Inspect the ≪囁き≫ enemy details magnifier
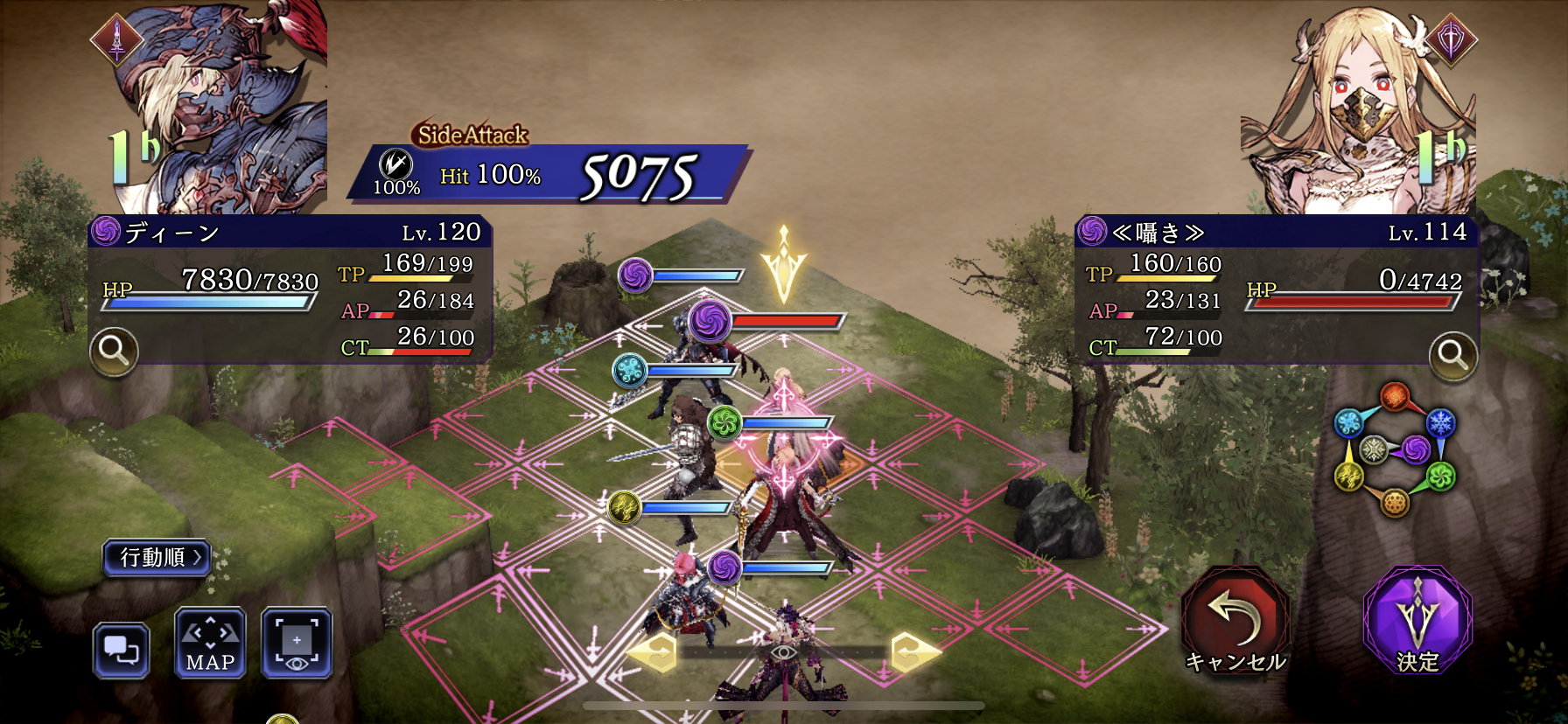This screenshot has height=724, width=1568. (x=1452, y=355)
